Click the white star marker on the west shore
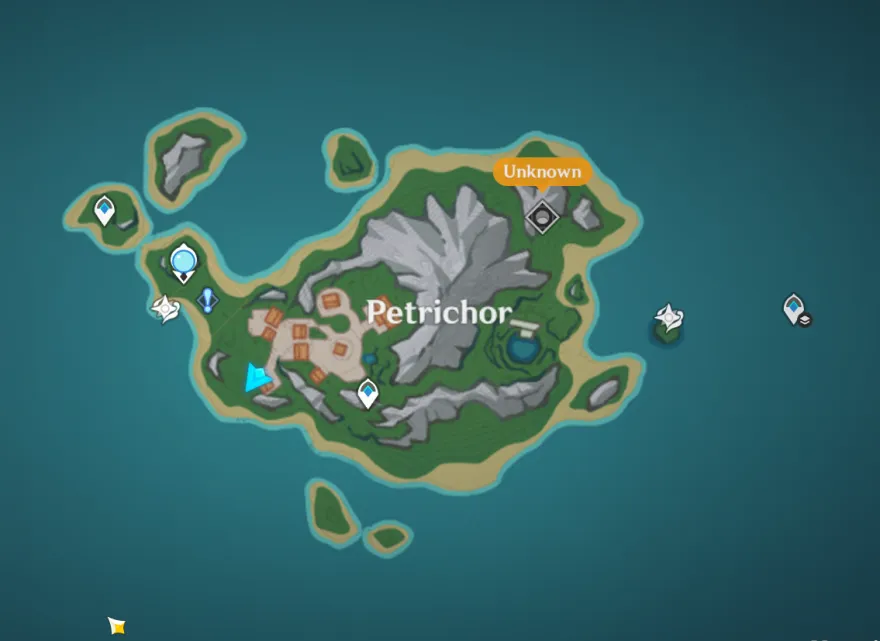 pyautogui.click(x=165, y=309)
